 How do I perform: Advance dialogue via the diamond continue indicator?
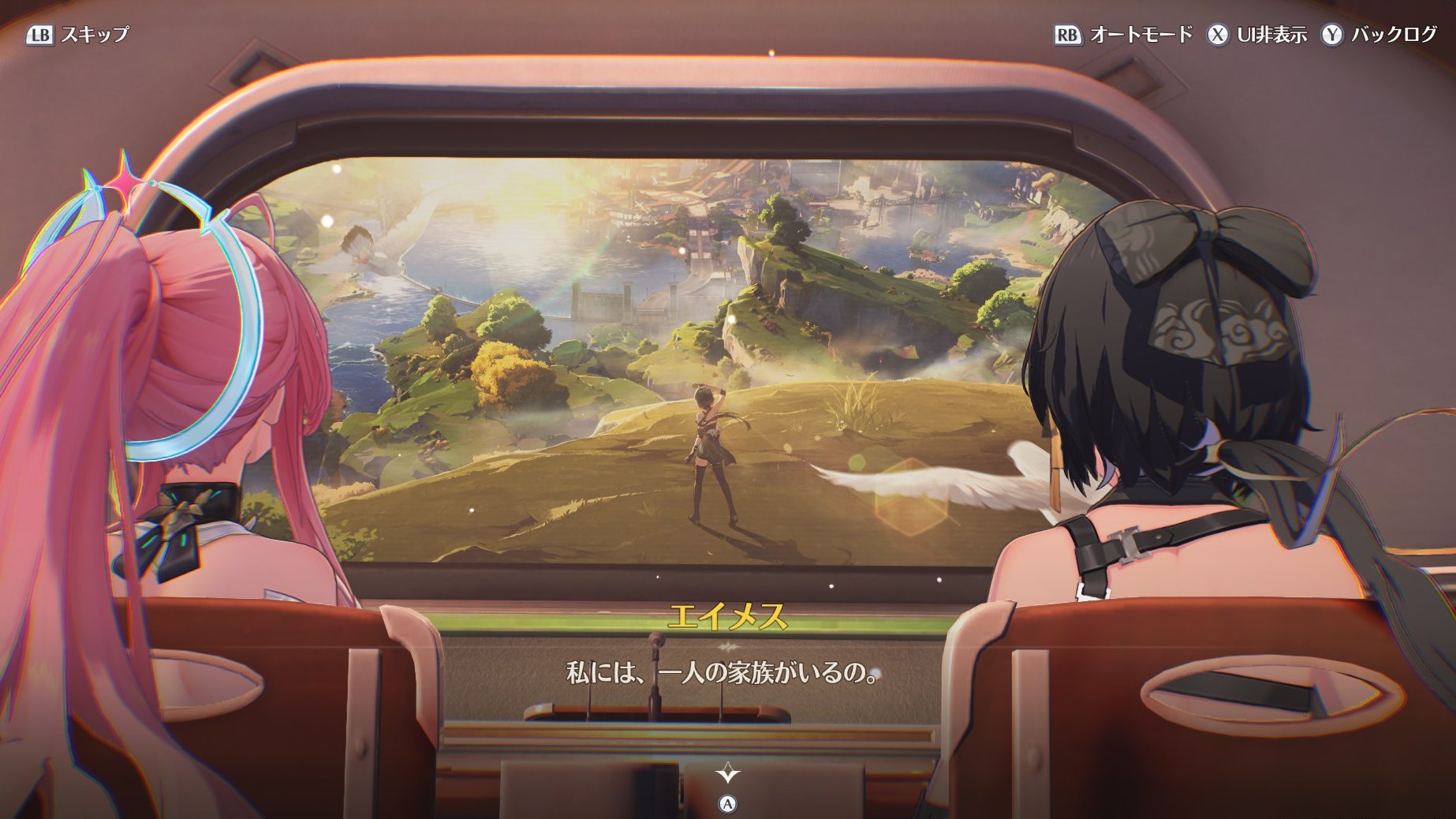[727, 772]
